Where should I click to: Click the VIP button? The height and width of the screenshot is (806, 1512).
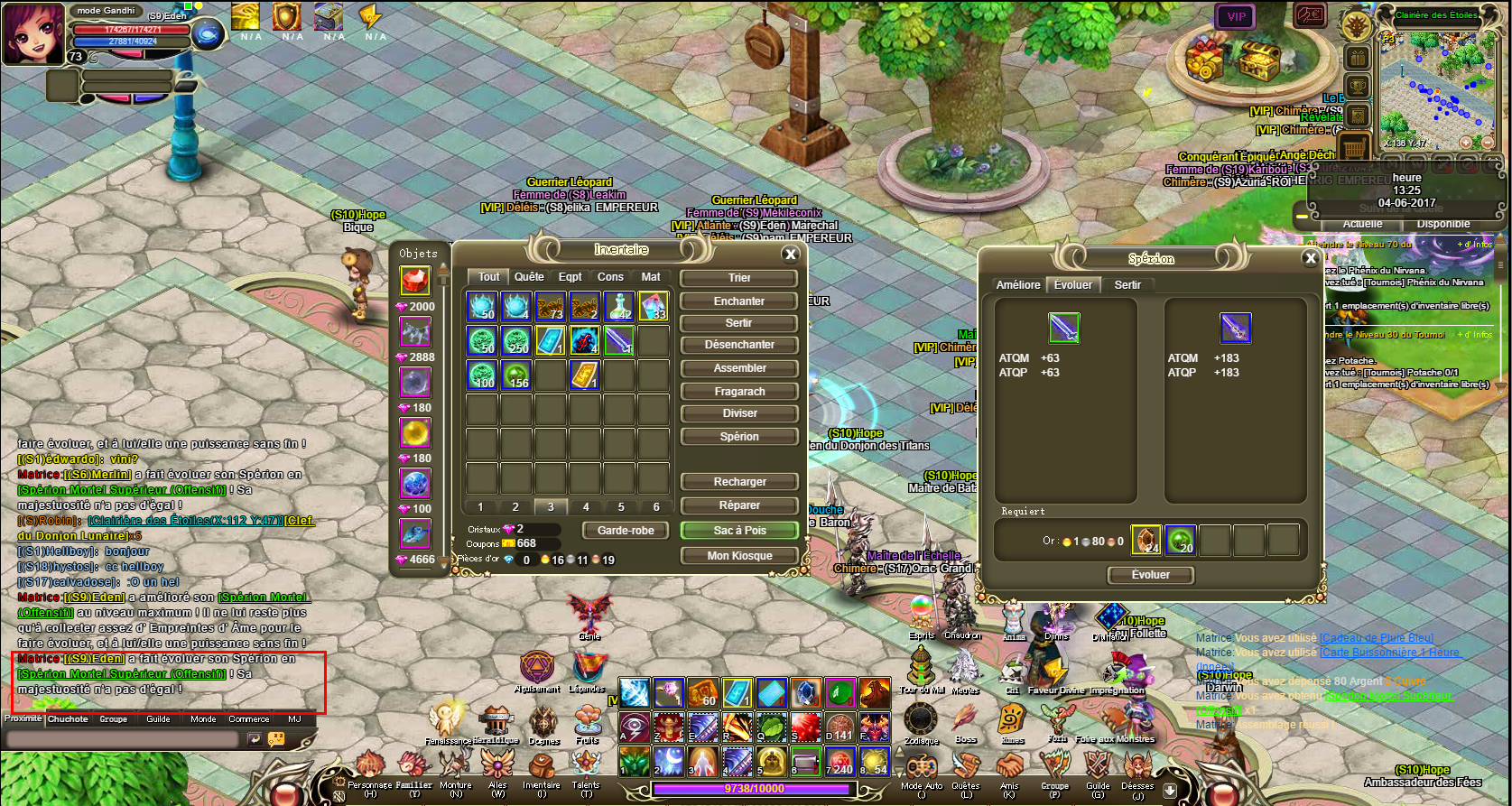pos(1236,16)
